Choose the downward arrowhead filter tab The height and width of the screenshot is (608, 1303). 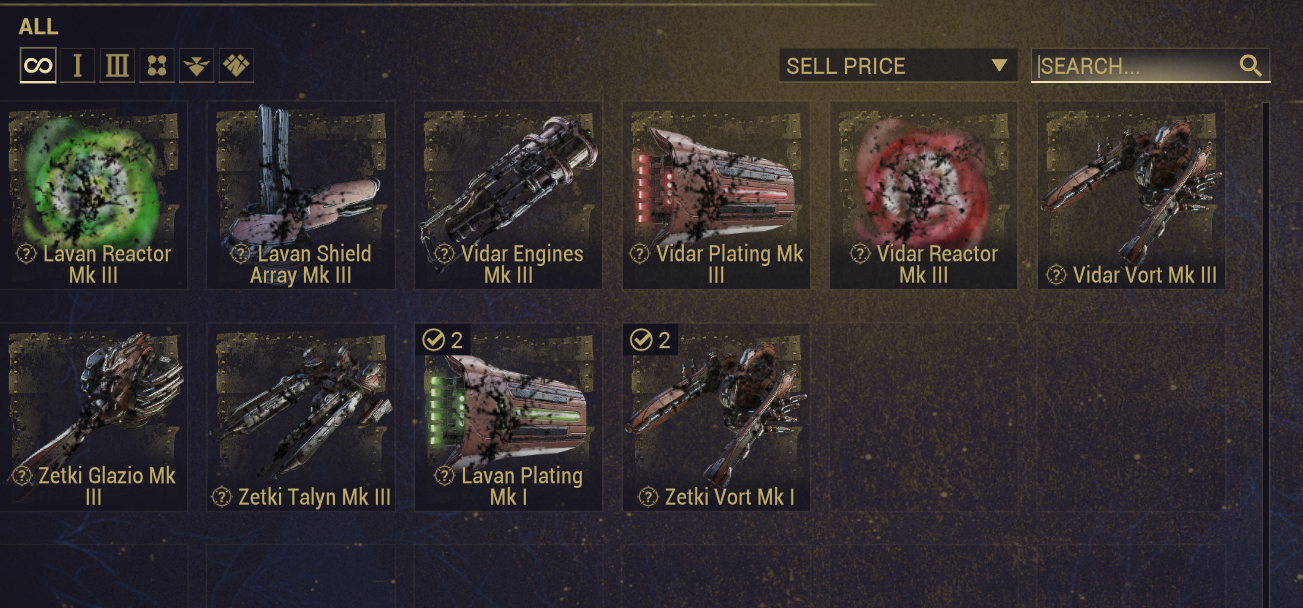click(197, 66)
